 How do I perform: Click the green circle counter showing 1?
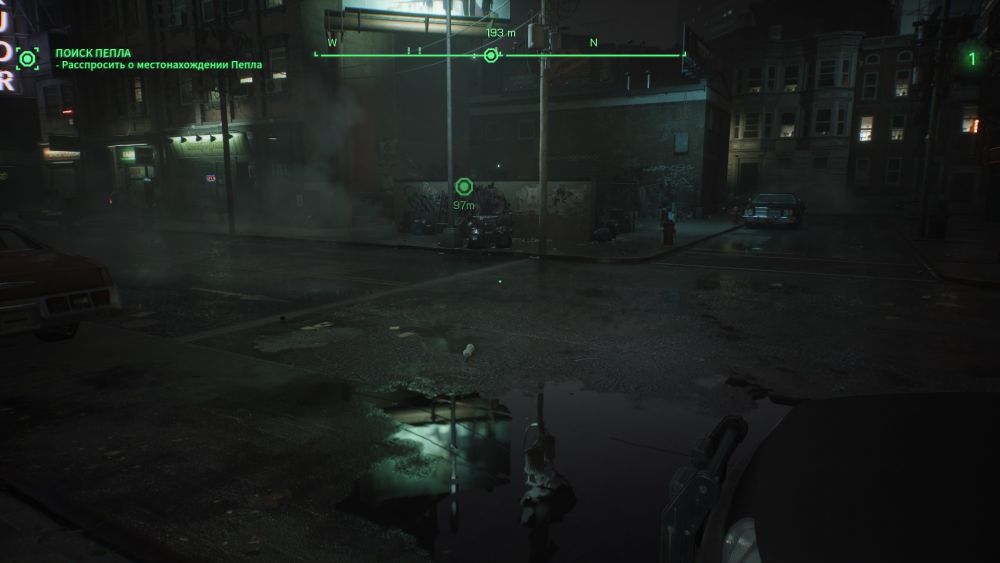click(x=970, y=58)
